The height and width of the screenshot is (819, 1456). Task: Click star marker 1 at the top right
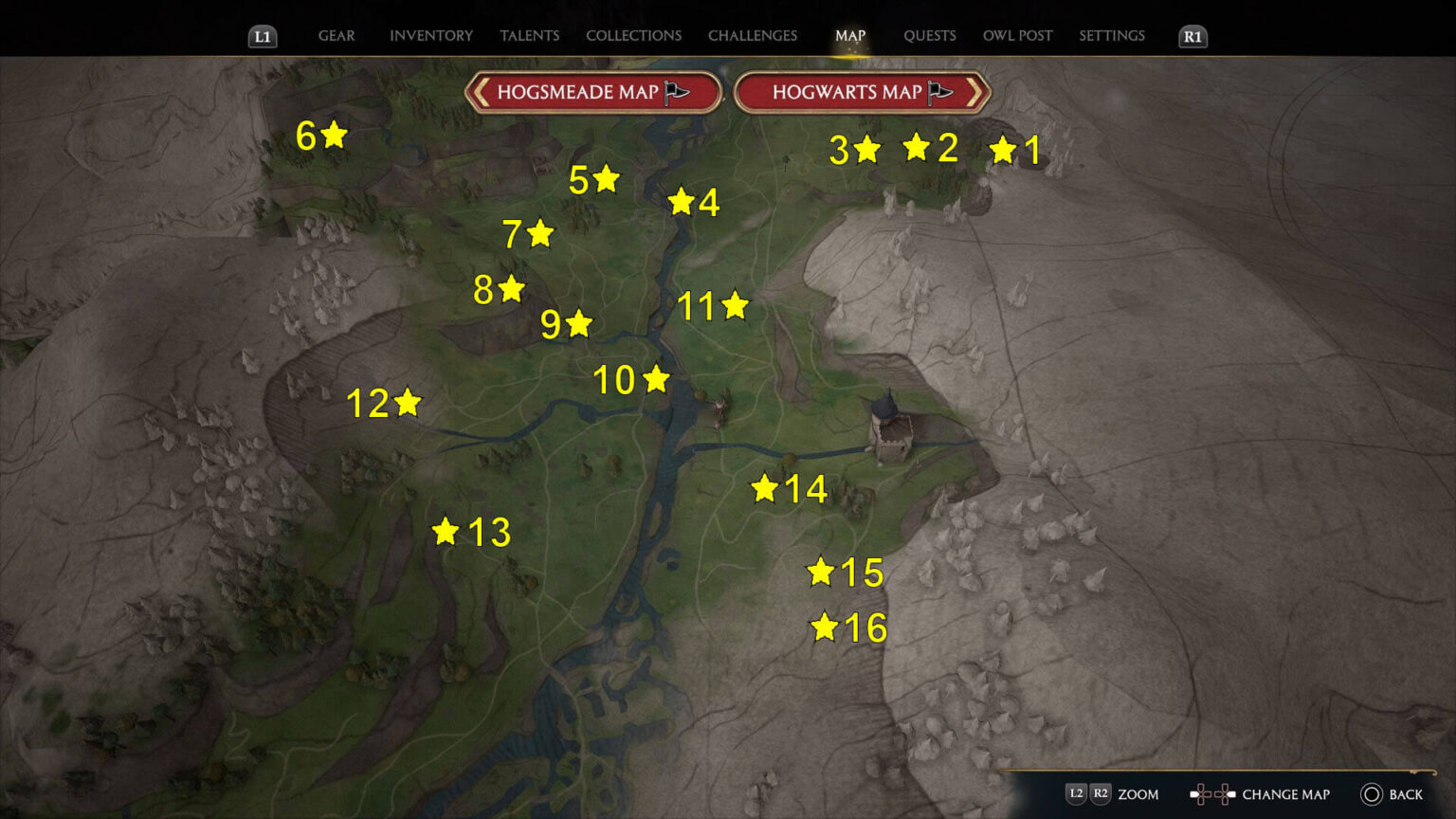tap(1003, 149)
